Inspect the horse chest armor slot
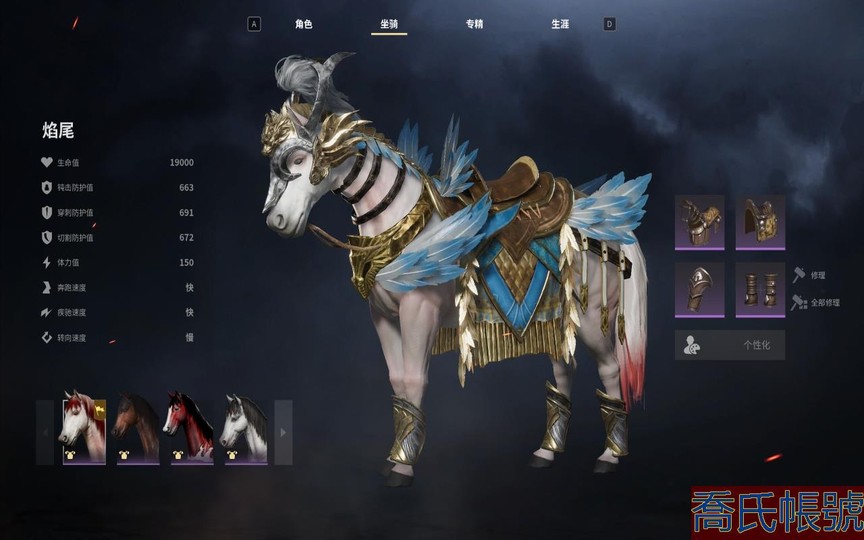Viewport: 864px width, 540px height. (x=700, y=290)
